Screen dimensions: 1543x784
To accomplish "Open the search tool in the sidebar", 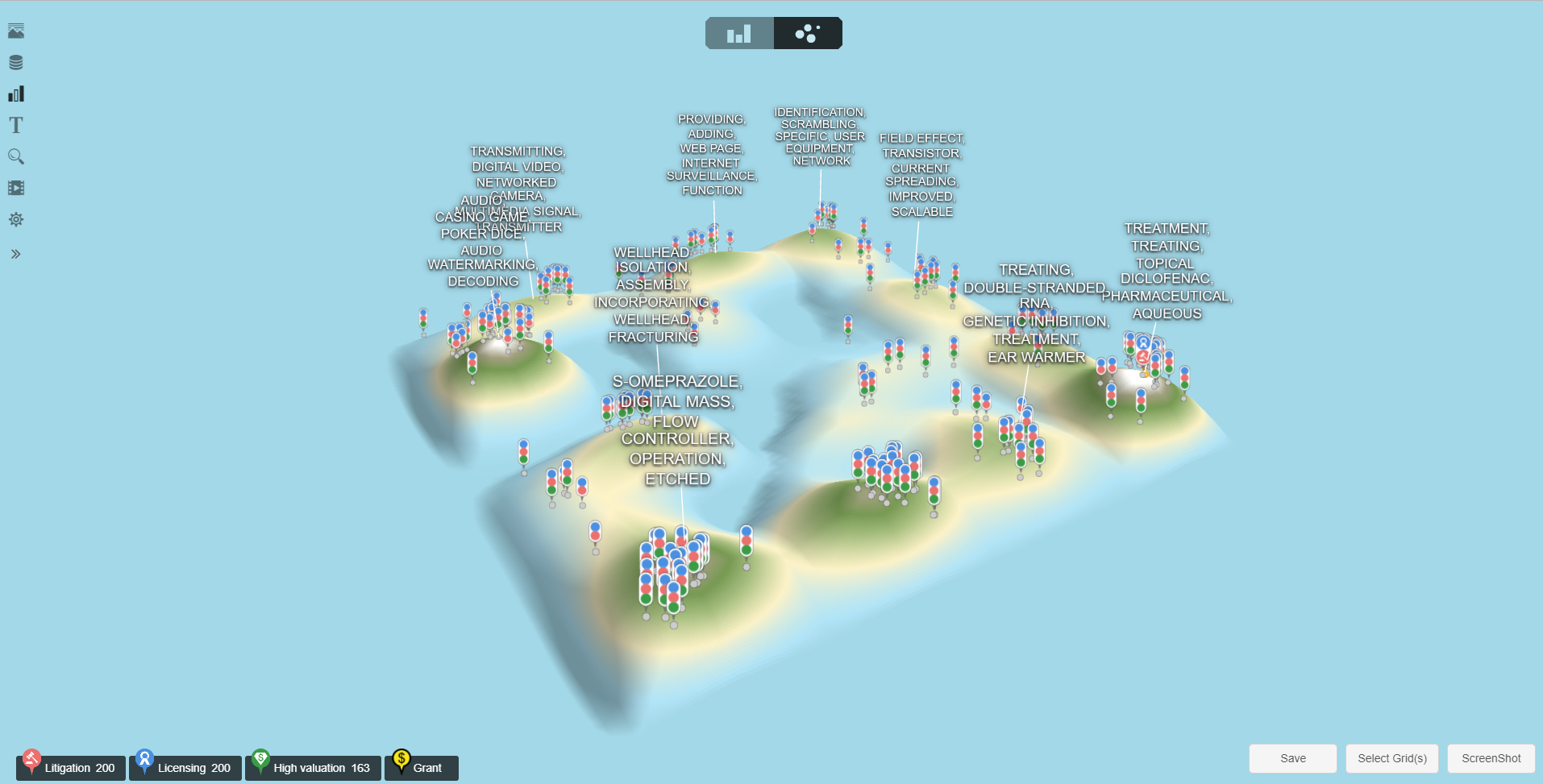I will [x=16, y=156].
